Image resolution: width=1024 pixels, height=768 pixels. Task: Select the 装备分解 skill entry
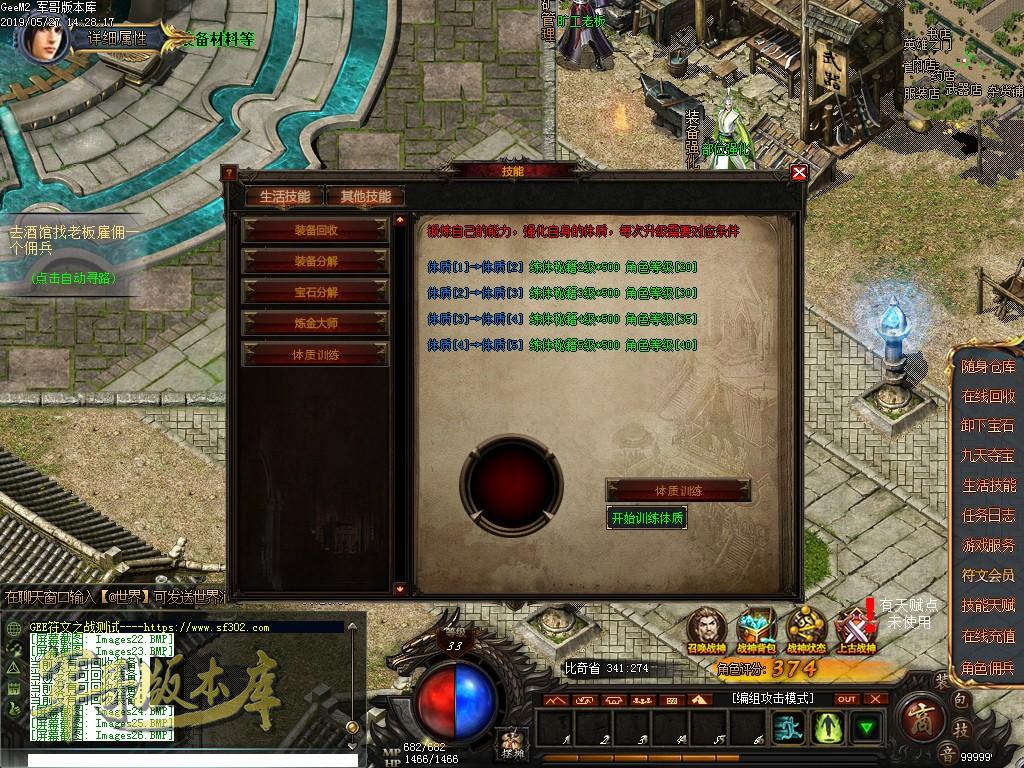(x=316, y=261)
